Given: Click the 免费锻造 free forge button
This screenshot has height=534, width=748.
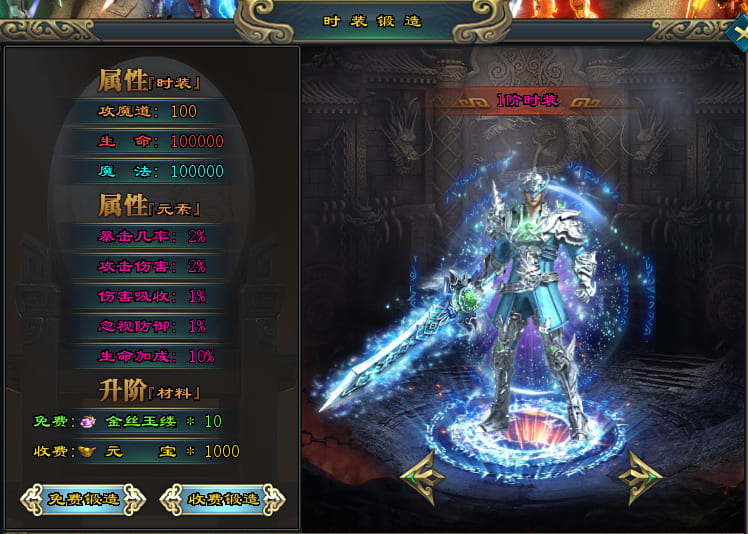Looking at the screenshot, I should 82,499.
